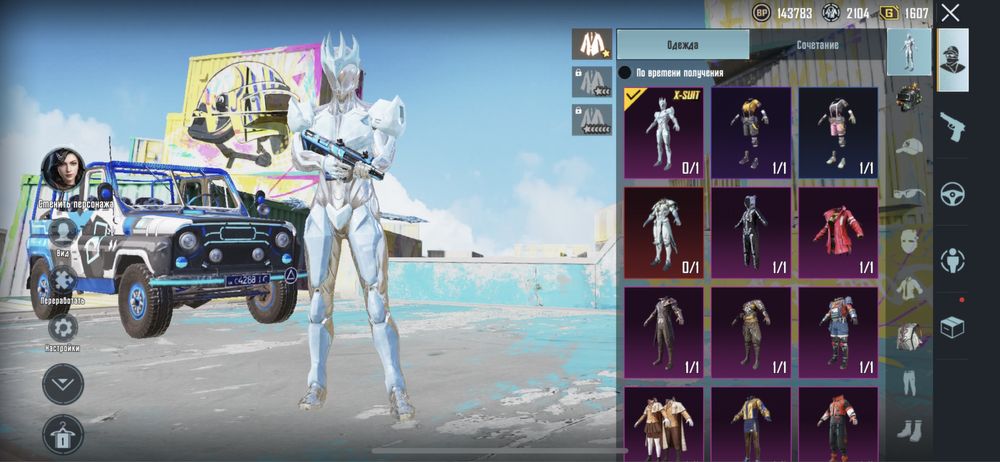Viewport: 1000px width, 462px height.
Task: Show the helmet subcategory
Action: point(908,96)
